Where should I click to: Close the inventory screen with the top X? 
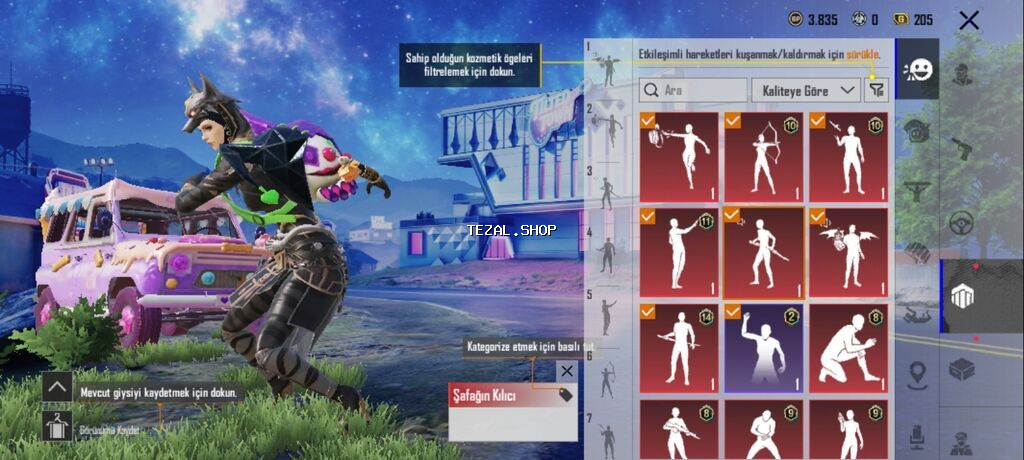coord(968,20)
